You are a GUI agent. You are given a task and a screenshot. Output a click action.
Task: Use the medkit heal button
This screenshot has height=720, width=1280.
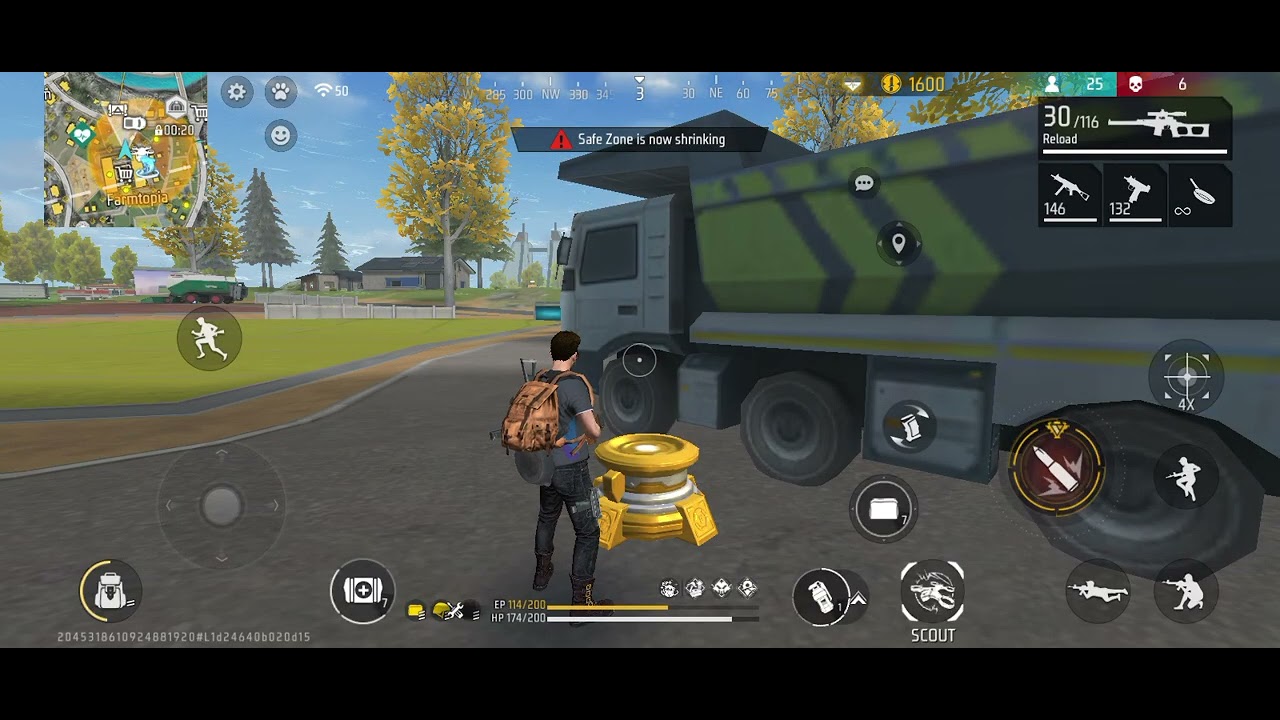362,591
